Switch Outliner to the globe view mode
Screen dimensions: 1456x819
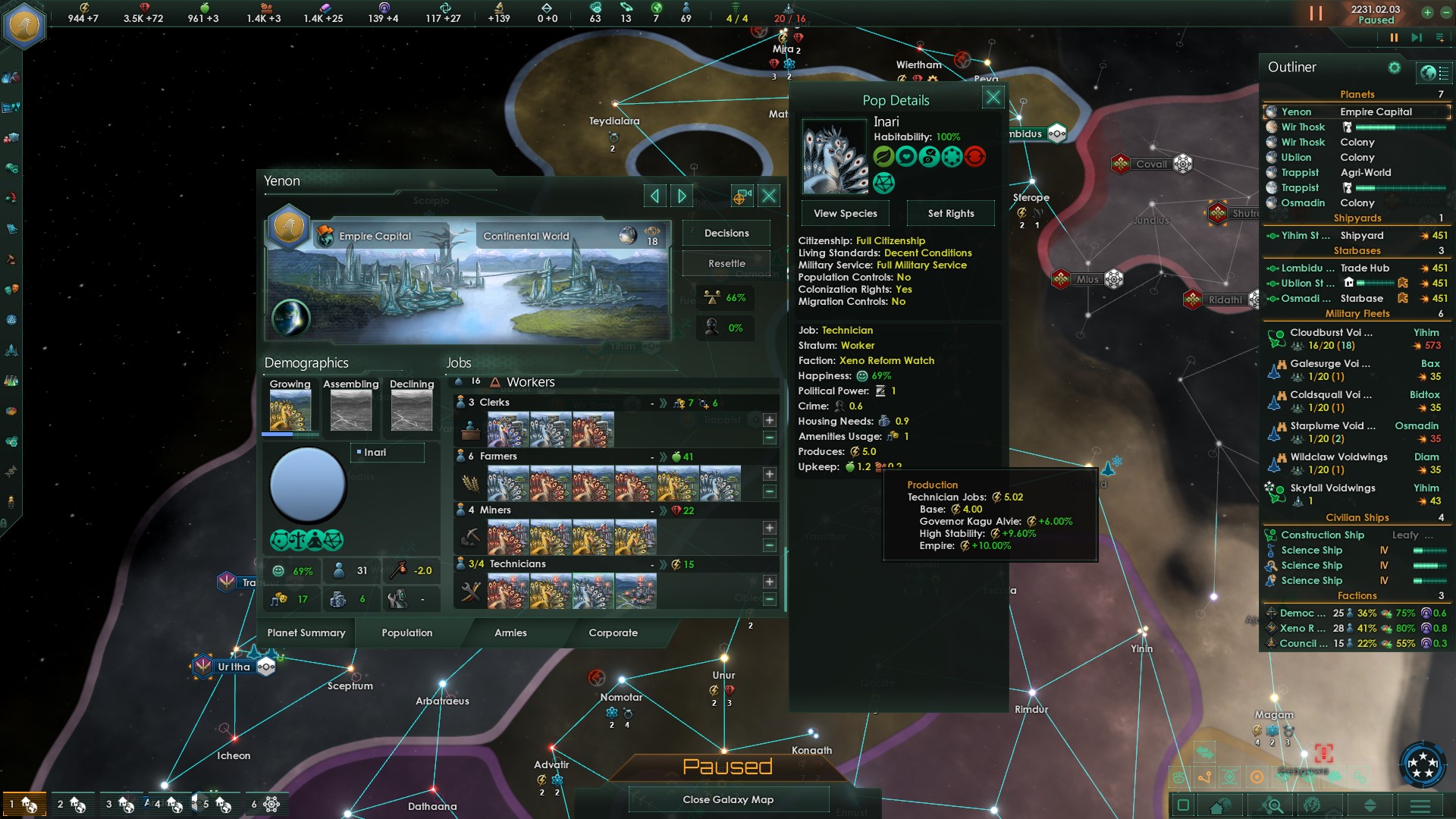click(1426, 73)
